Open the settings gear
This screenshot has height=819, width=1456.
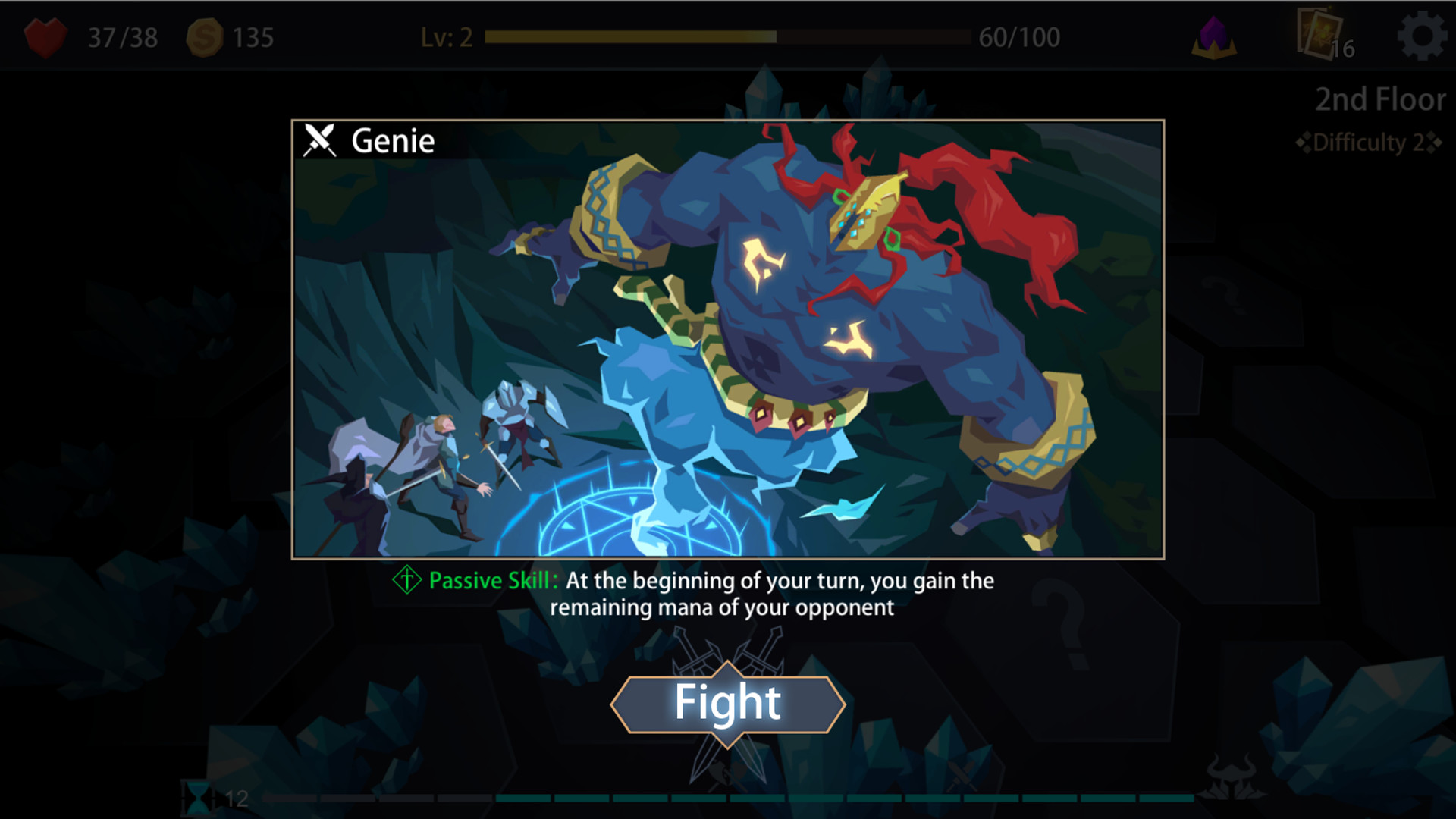point(1423,36)
